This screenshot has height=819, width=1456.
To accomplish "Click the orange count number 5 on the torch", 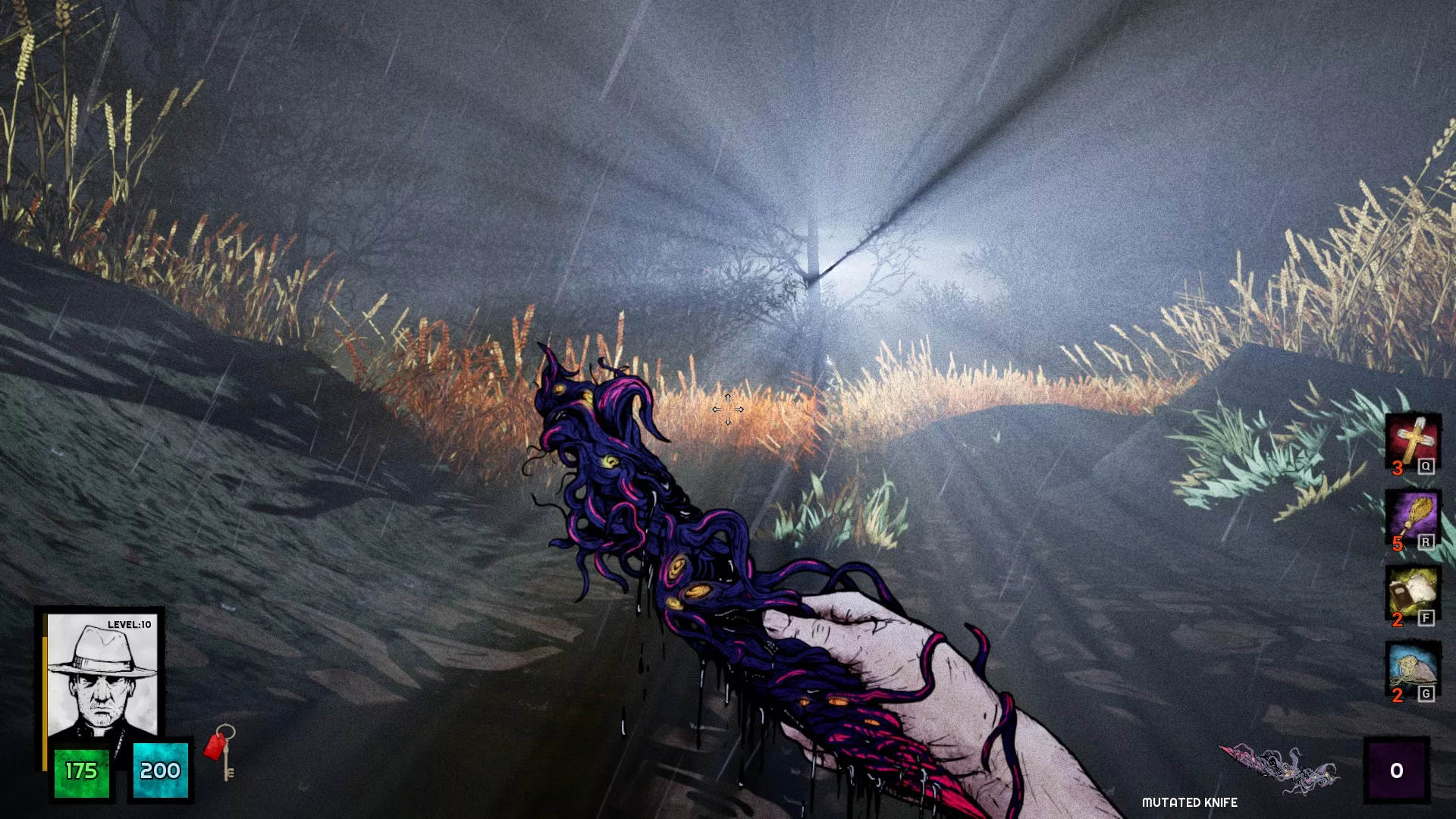I will (1398, 541).
